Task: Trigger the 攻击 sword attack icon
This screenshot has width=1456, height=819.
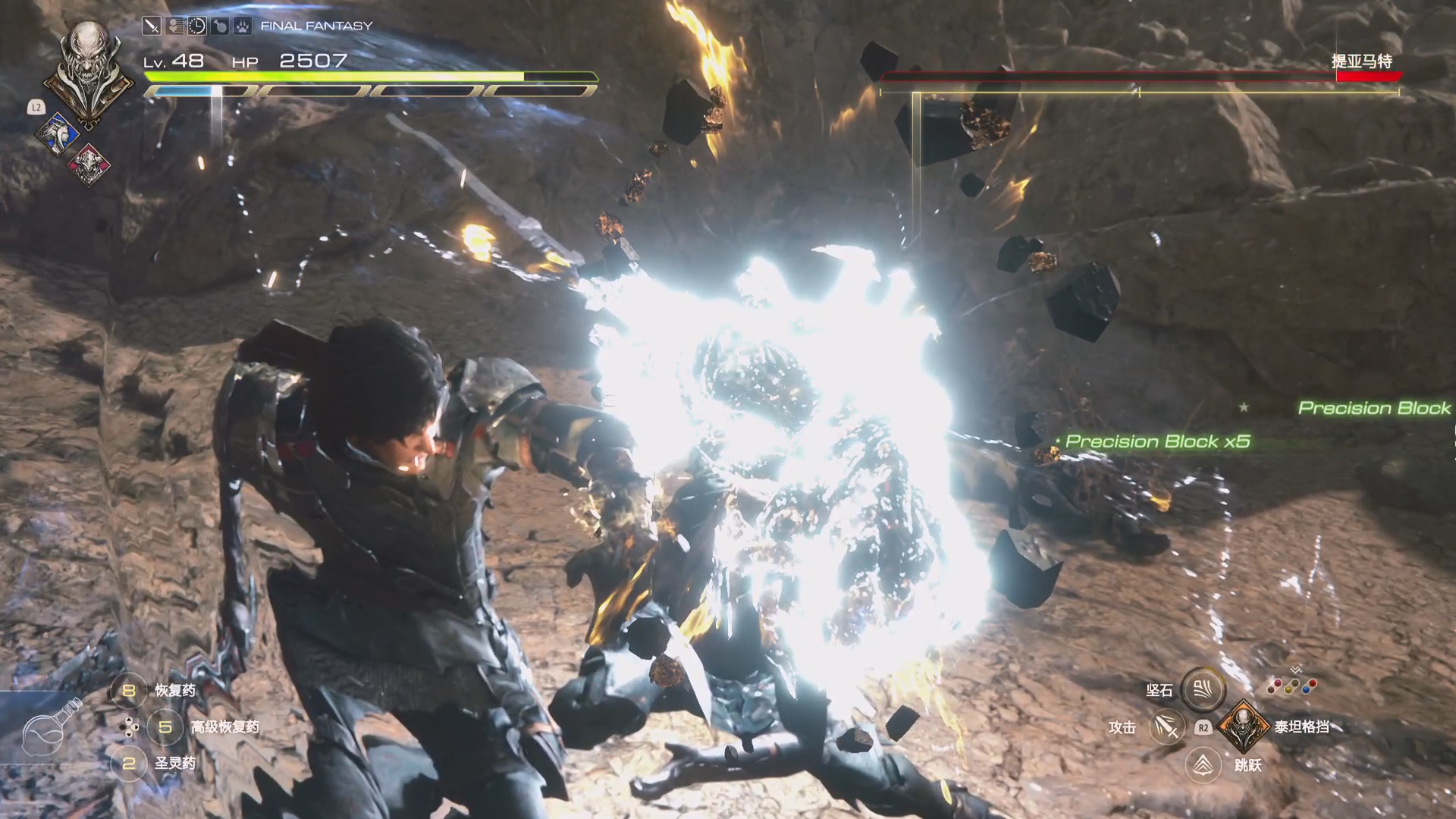Action: 1166,727
